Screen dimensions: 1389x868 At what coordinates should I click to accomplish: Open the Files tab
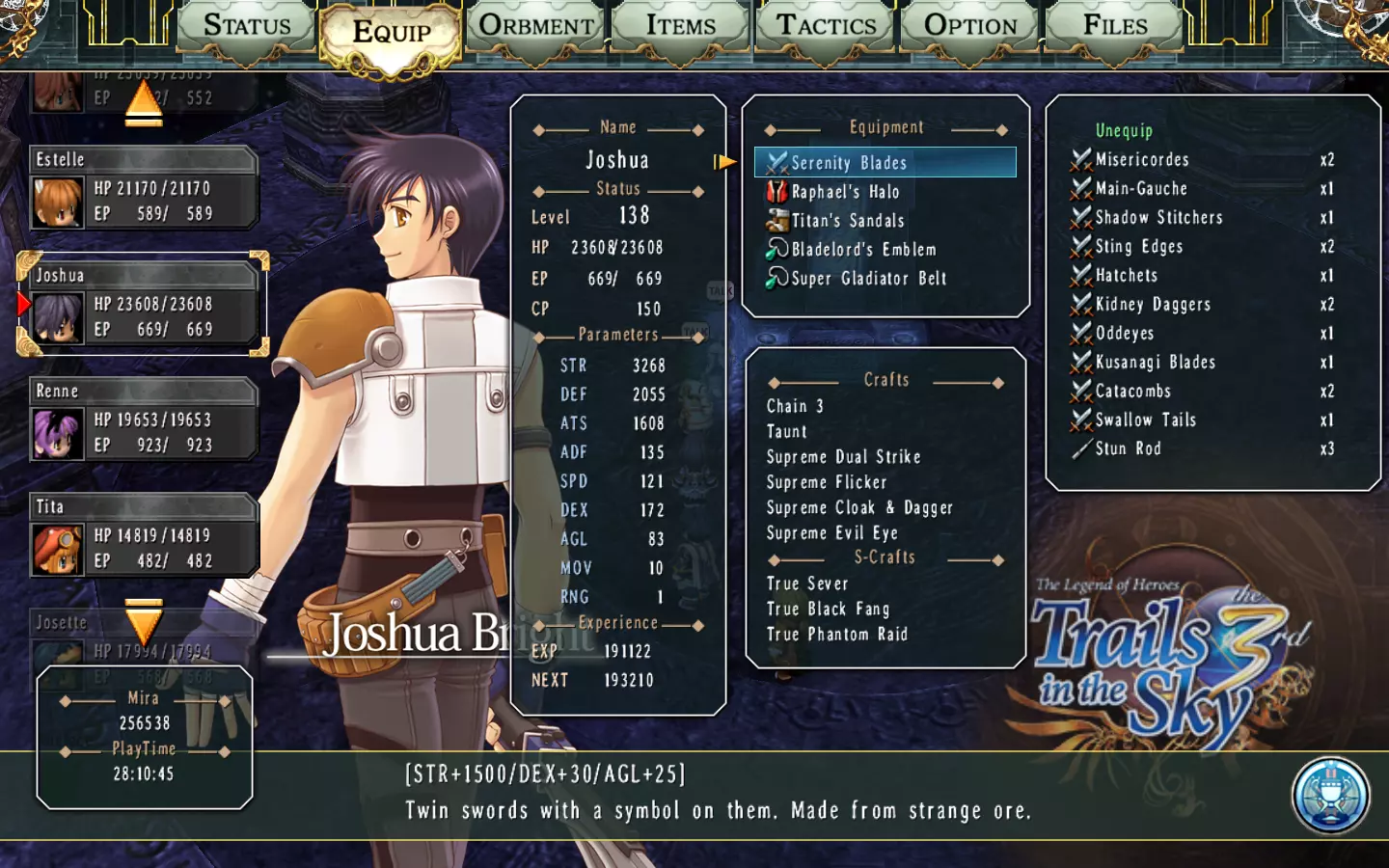(1115, 27)
